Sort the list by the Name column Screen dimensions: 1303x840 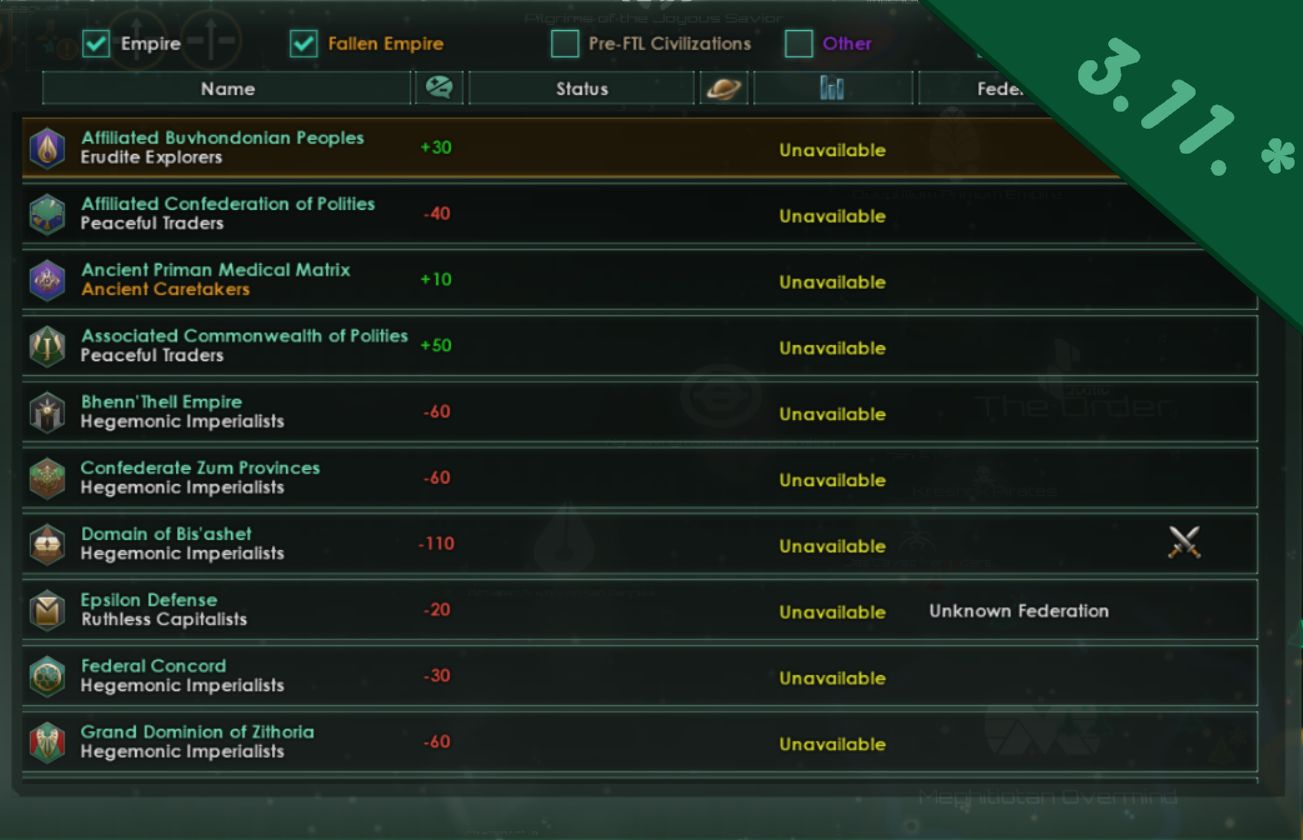click(226, 88)
